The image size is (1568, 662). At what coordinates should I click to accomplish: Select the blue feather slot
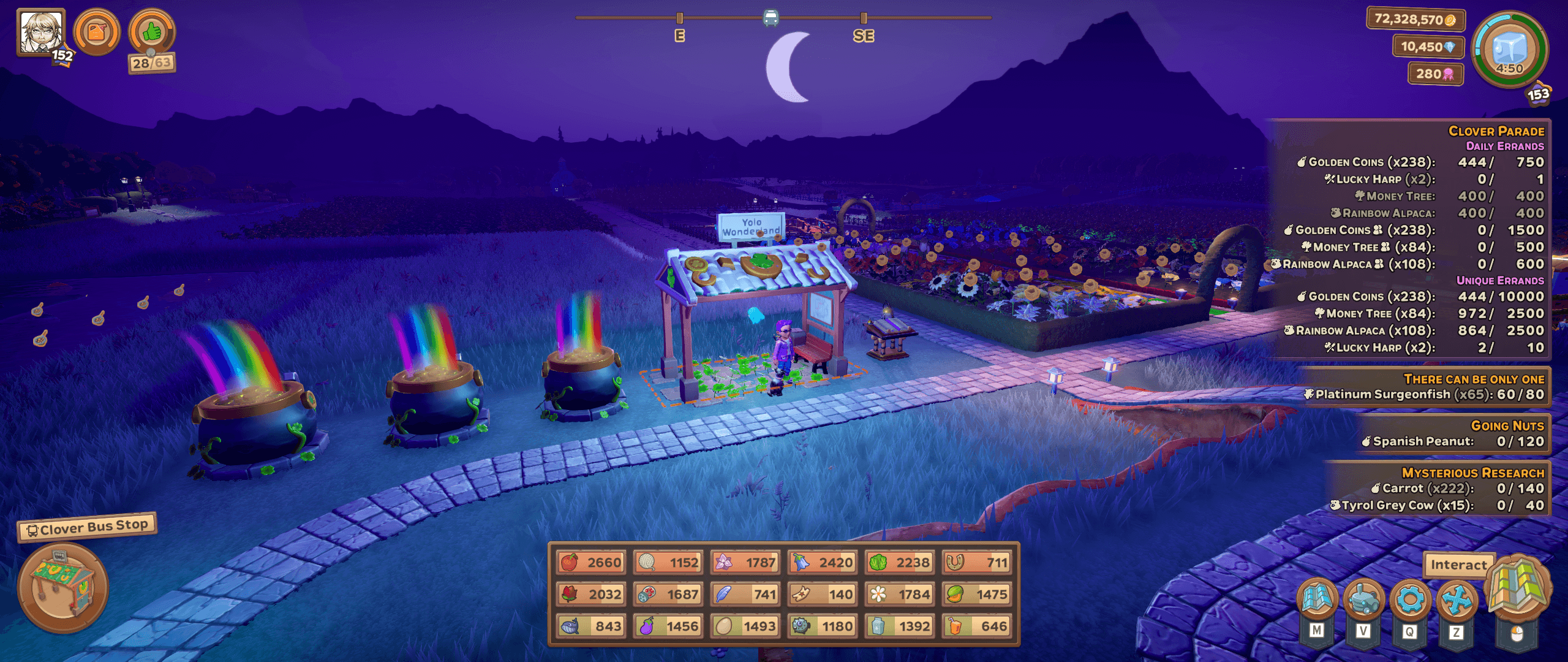745,594
